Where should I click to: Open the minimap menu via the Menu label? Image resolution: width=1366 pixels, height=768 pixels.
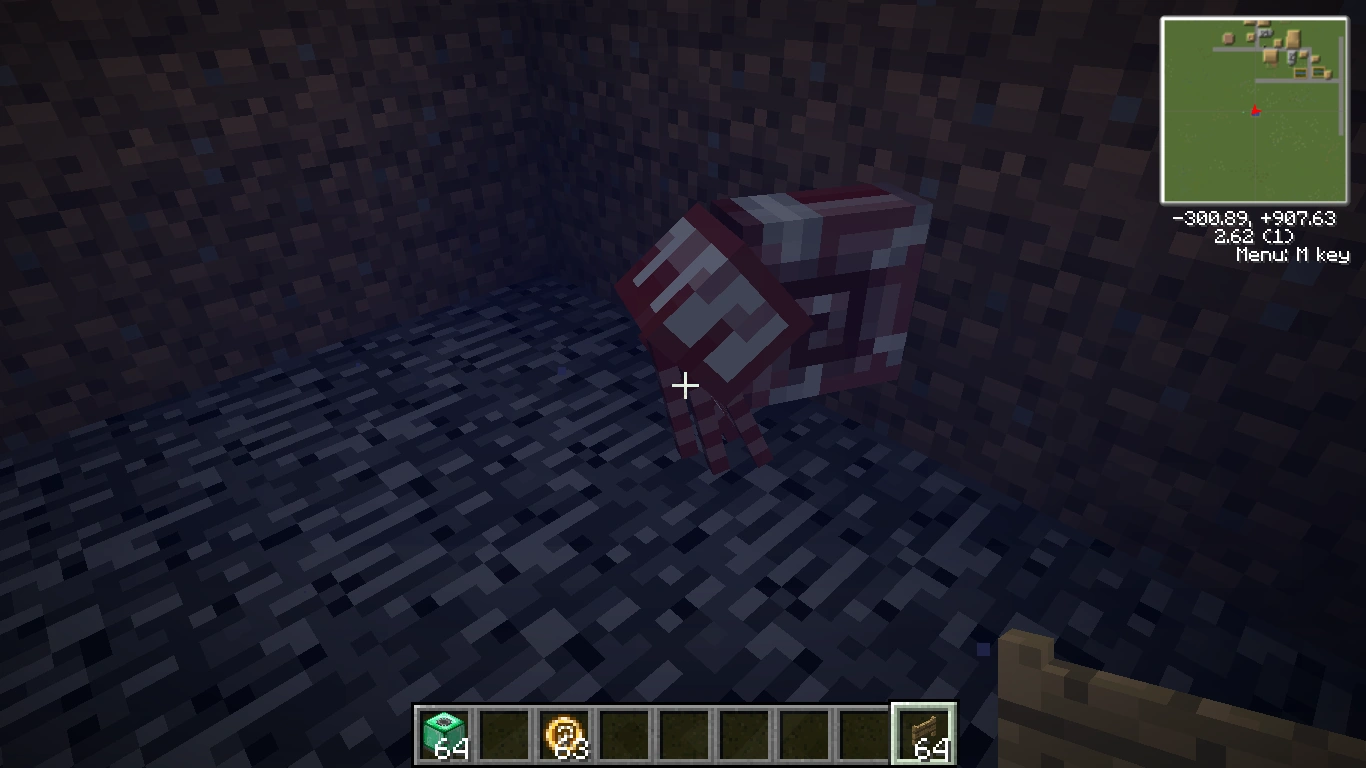1295,255
